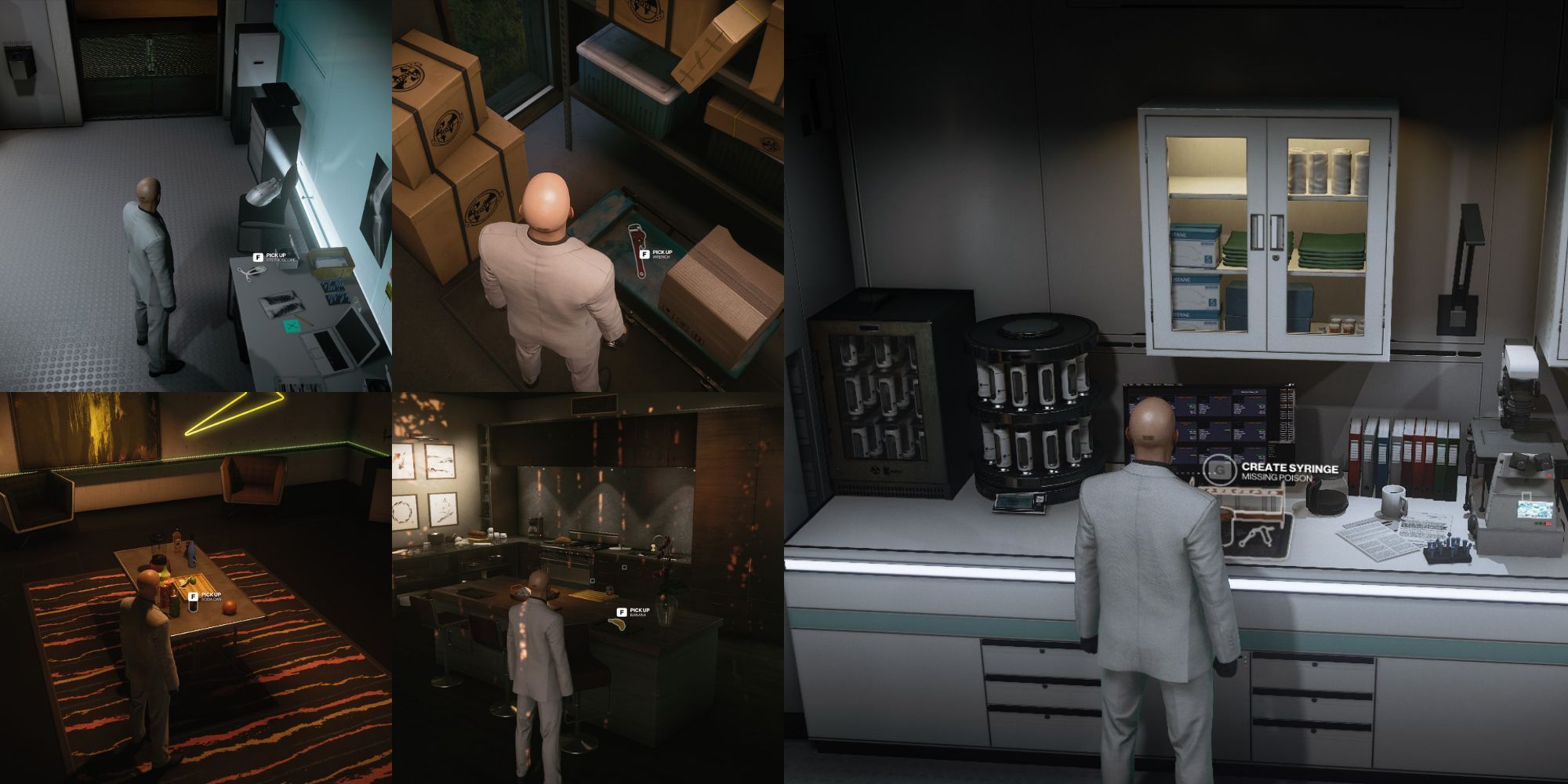The height and width of the screenshot is (784, 1568).
Task: Click the PICK UP WRENCH label
Action: 663,255
